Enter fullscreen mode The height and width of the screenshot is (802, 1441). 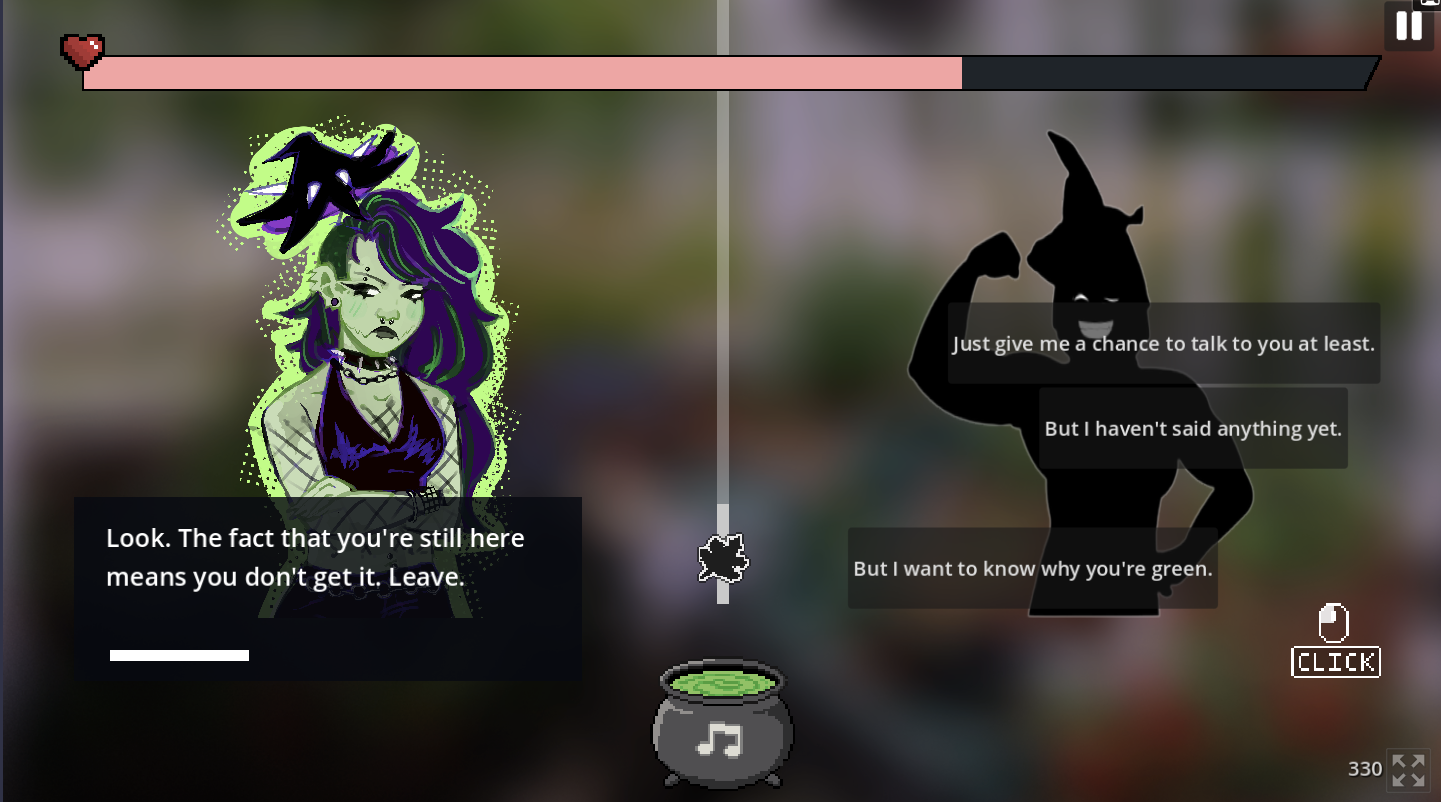[1408, 769]
